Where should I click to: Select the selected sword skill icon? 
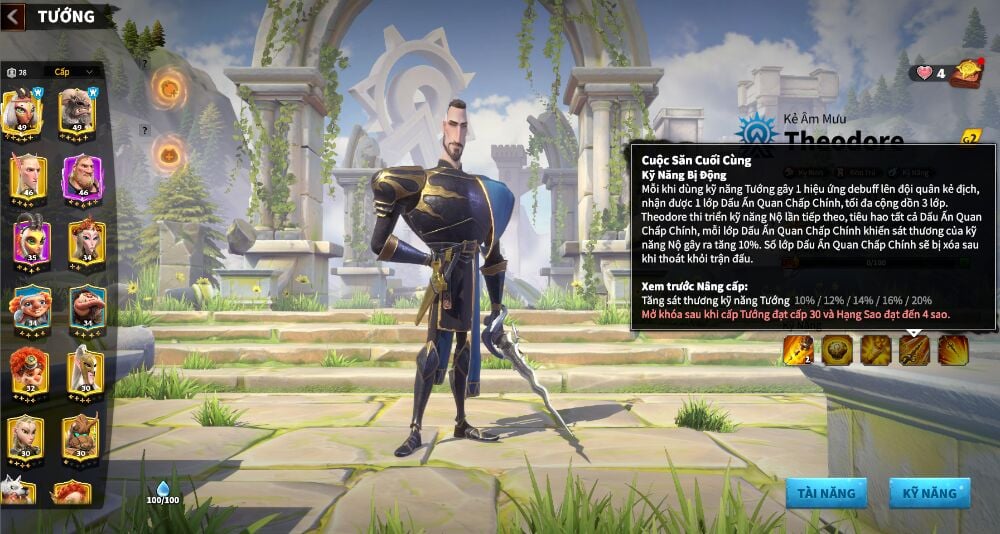(914, 350)
